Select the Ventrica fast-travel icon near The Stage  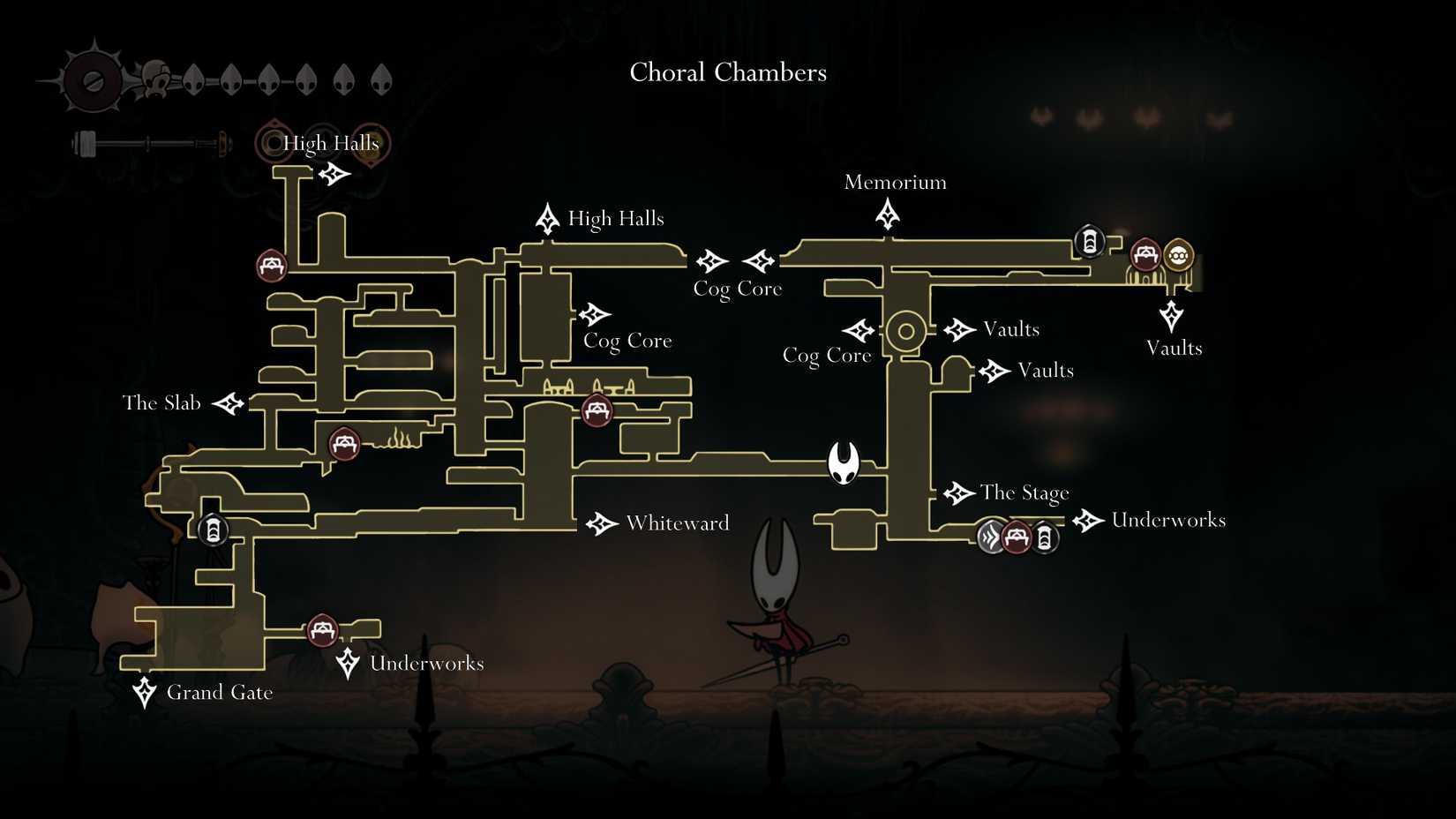click(x=990, y=537)
